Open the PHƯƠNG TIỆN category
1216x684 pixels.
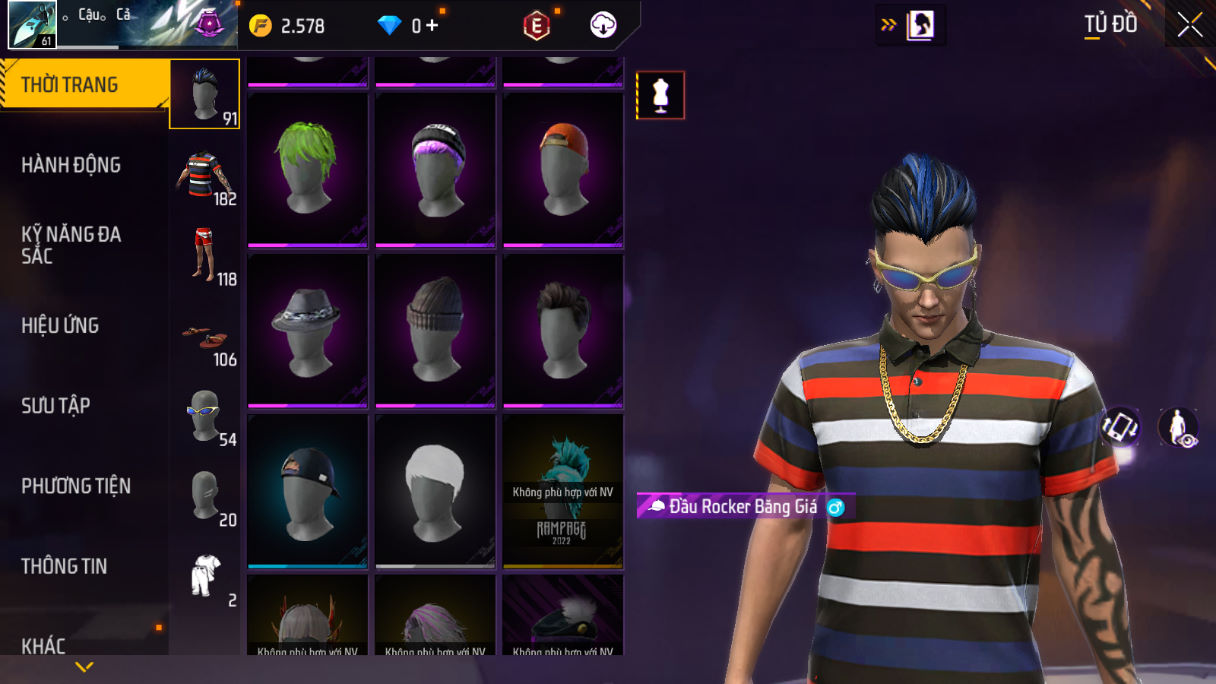pos(76,486)
